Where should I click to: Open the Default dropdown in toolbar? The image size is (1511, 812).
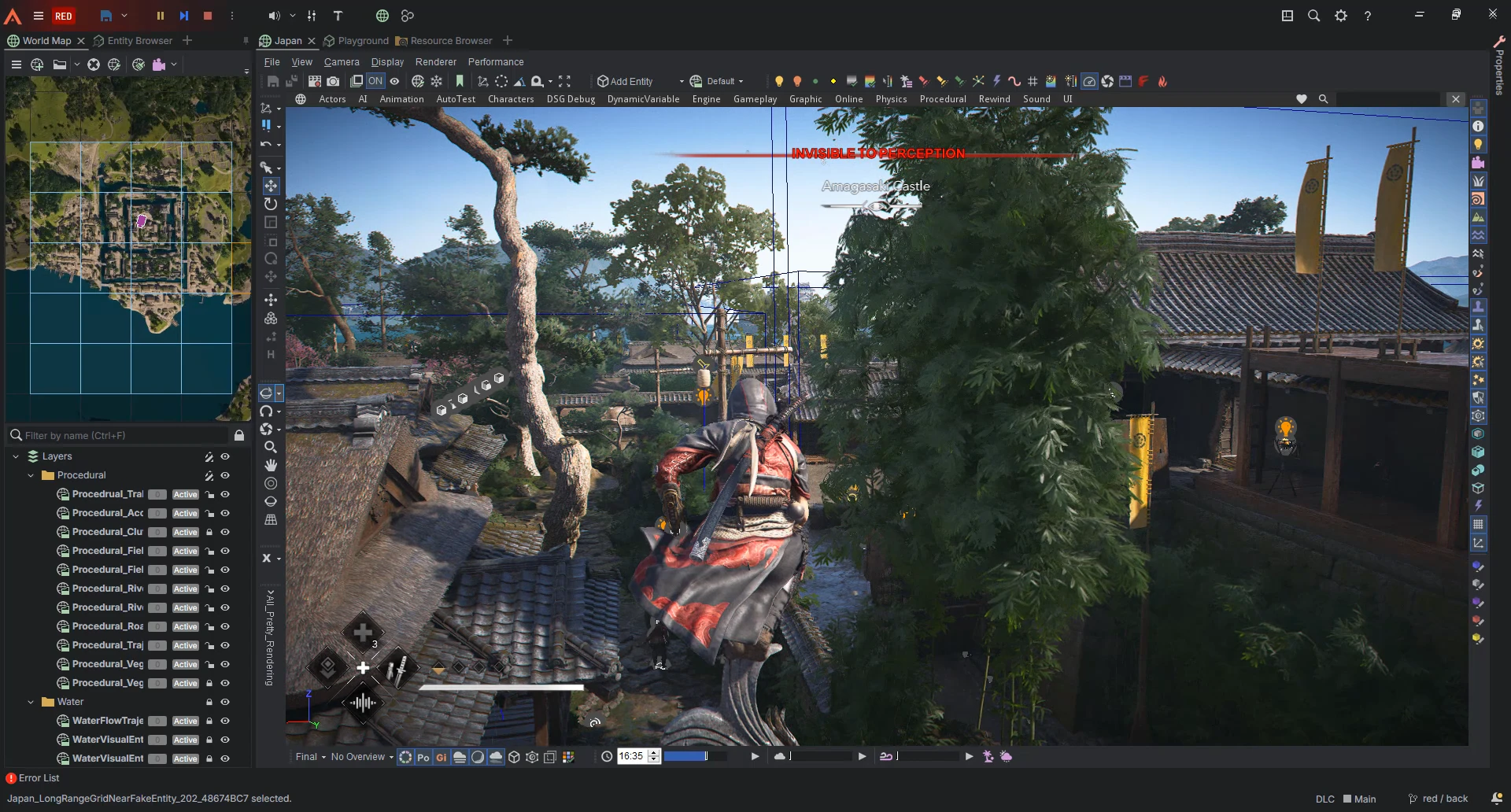click(x=717, y=81)
